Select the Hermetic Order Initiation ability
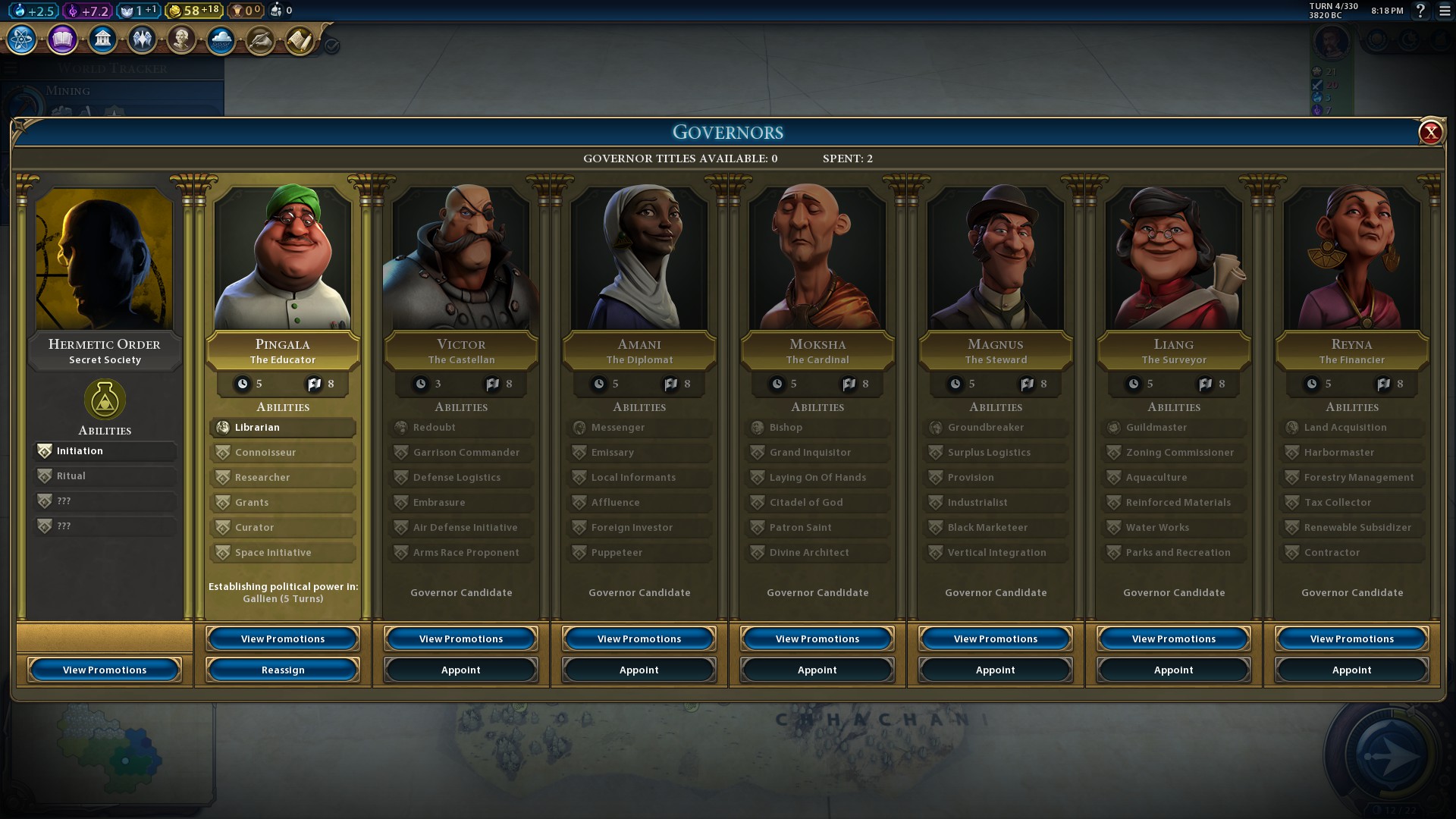The image size is (1456, 819). (x=105, y=451)
